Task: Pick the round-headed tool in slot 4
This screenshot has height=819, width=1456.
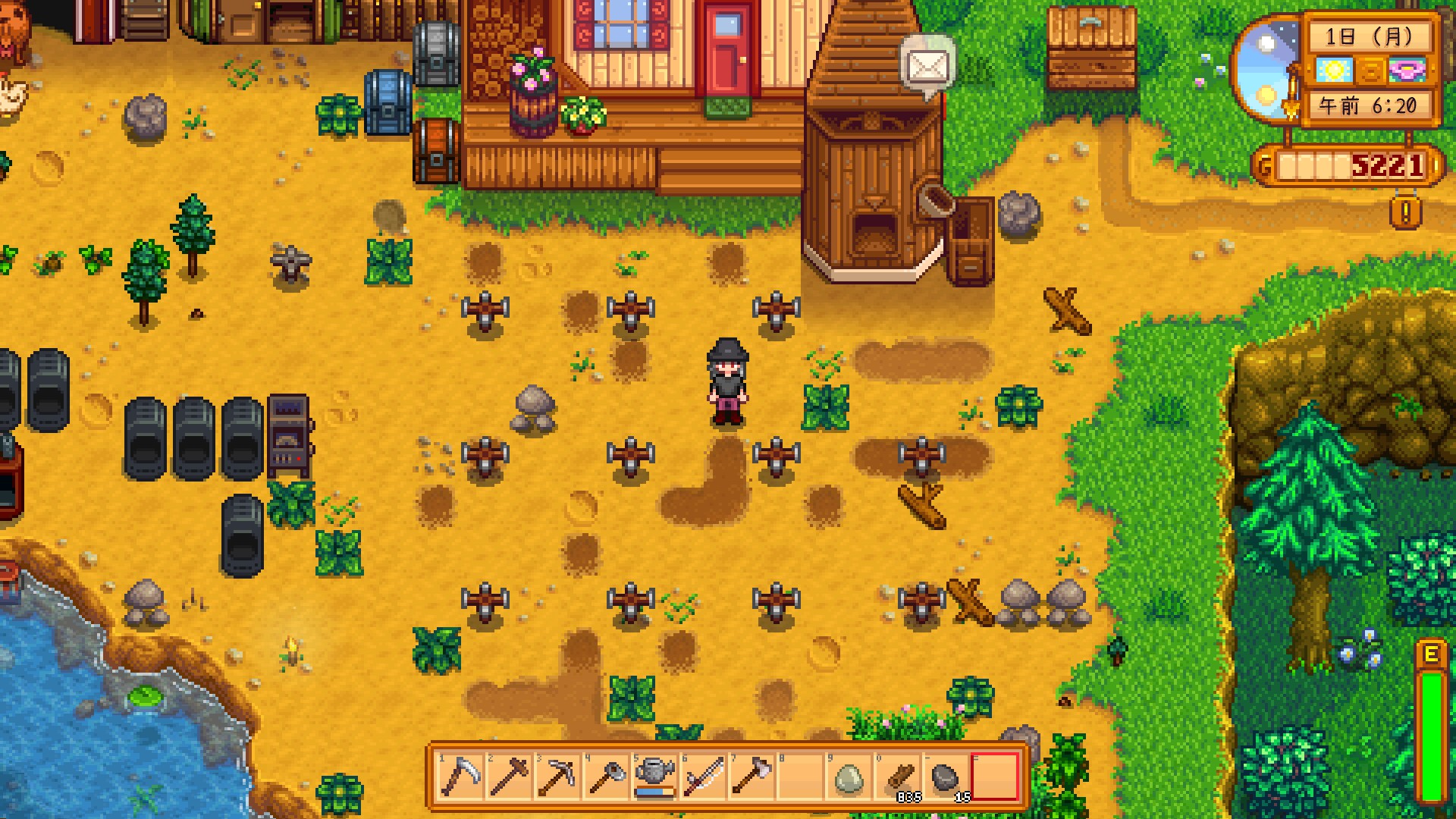Action: click(606, 777)
